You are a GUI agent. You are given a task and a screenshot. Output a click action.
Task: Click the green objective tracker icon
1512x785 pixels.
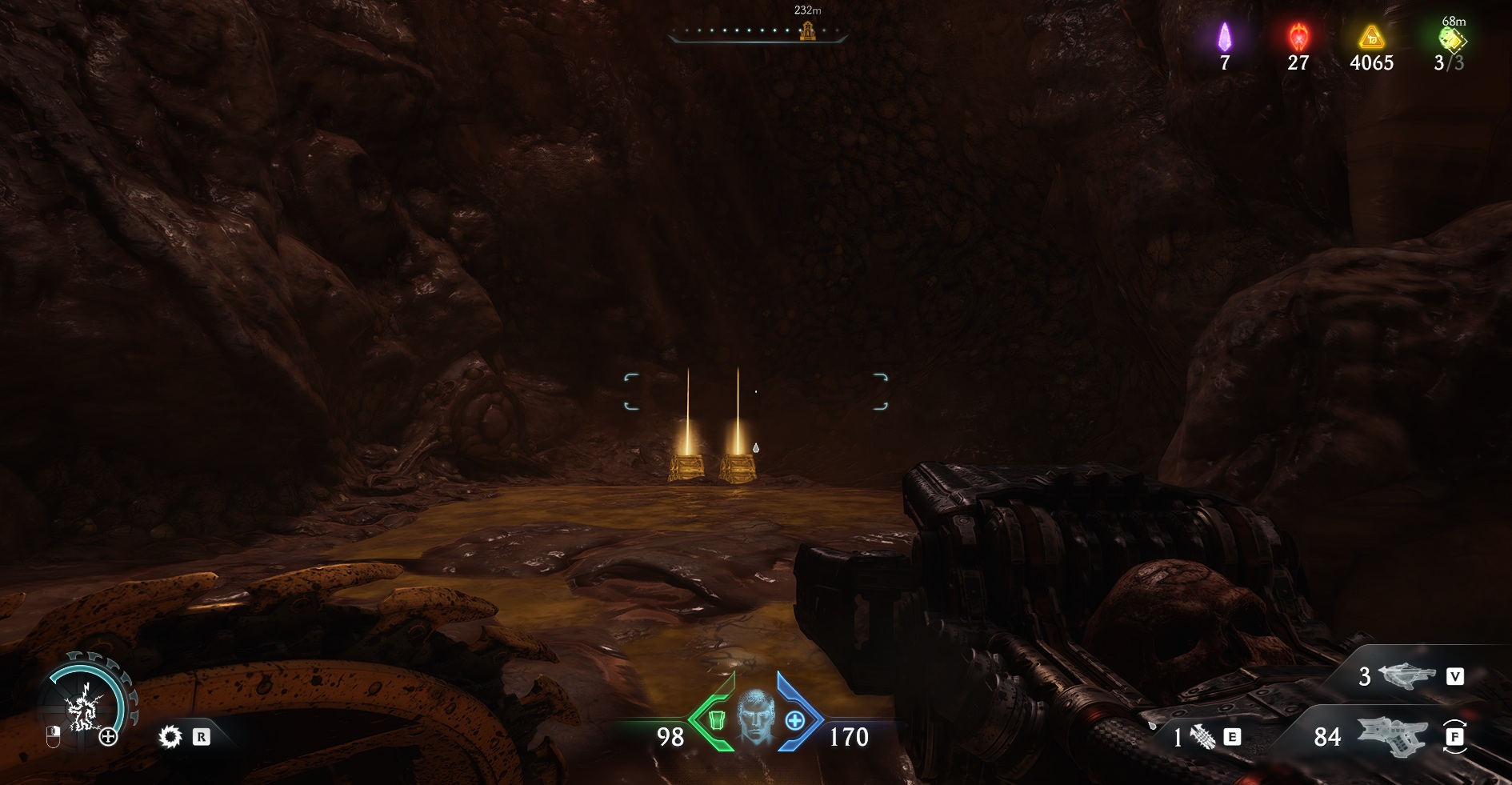[x=1450, y=38]
